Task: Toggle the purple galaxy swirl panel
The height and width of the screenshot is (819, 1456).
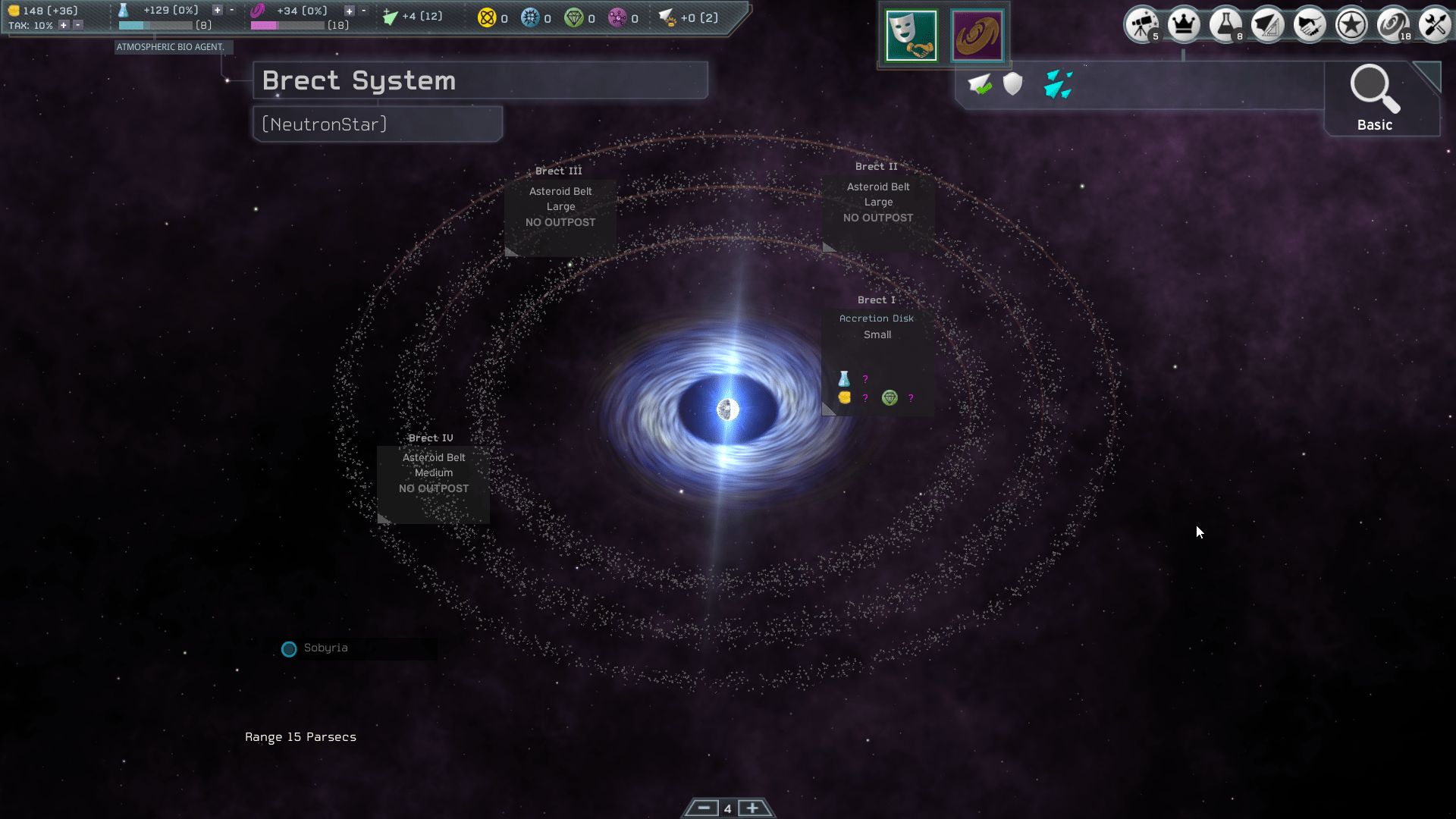Action: pos(977,35)
